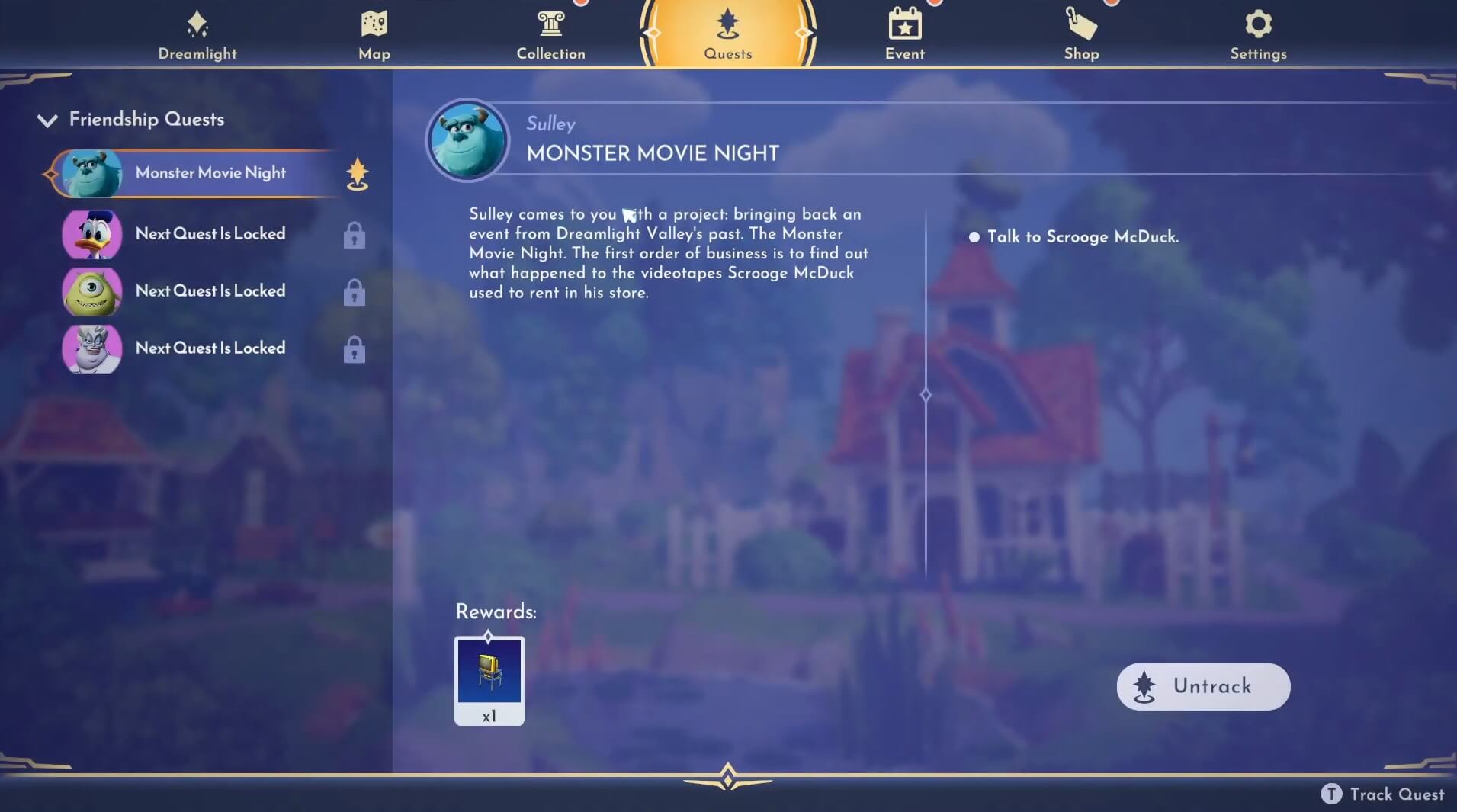The width and height of the screenshot is (1457, 812).
Task: Collapse the Friendship Quests section
Action: (47, 120)
